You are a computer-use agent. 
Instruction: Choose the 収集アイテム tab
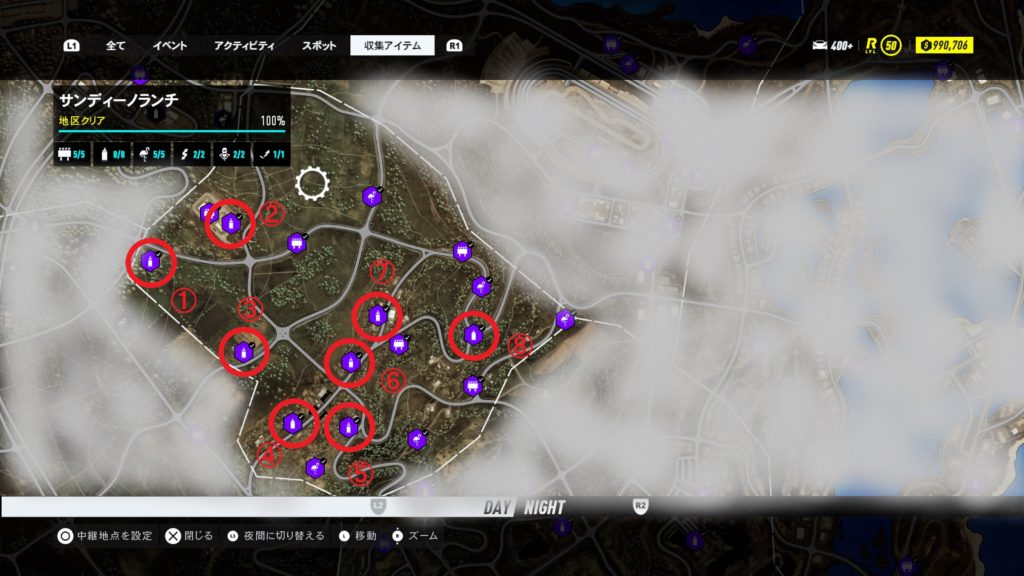click(x=392, y=46)
